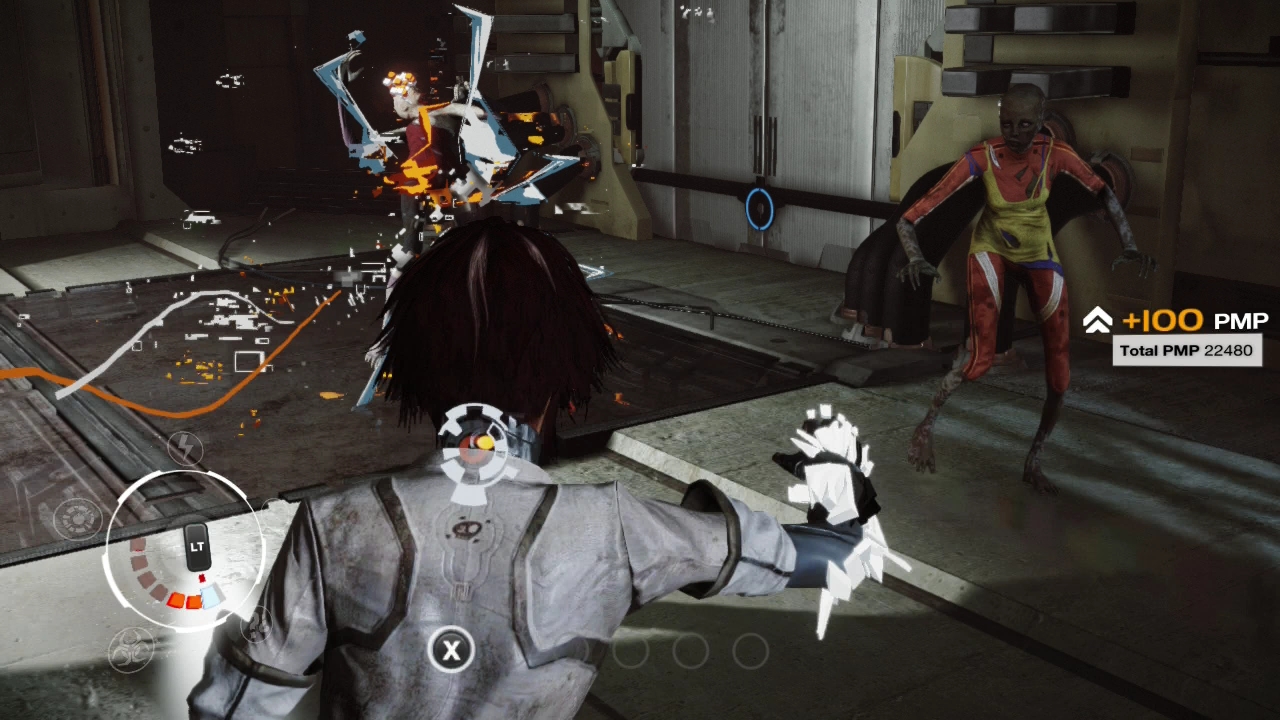1280x720 pixels.
Task: Choose the biohazard symbol S-Pressen icon
Action: 131,650
